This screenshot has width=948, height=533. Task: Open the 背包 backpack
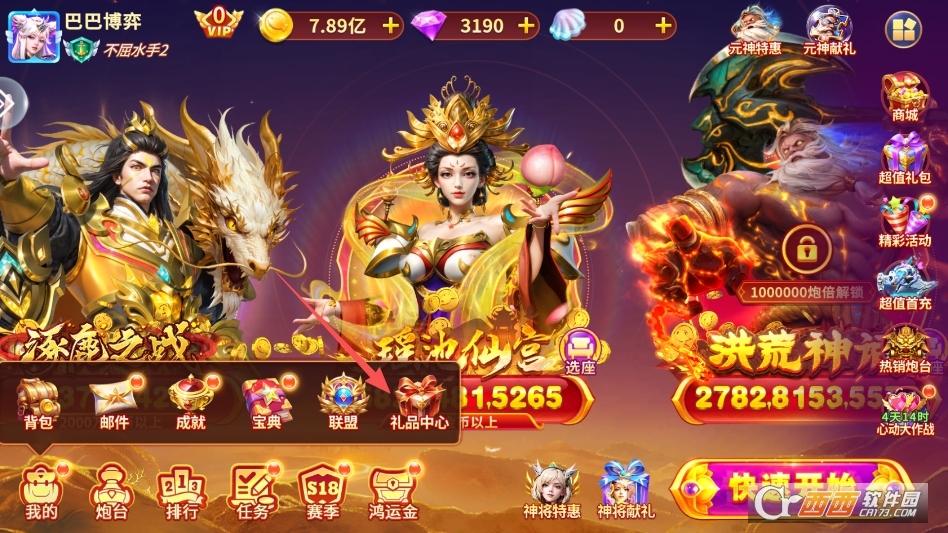[x=38, y=401]
